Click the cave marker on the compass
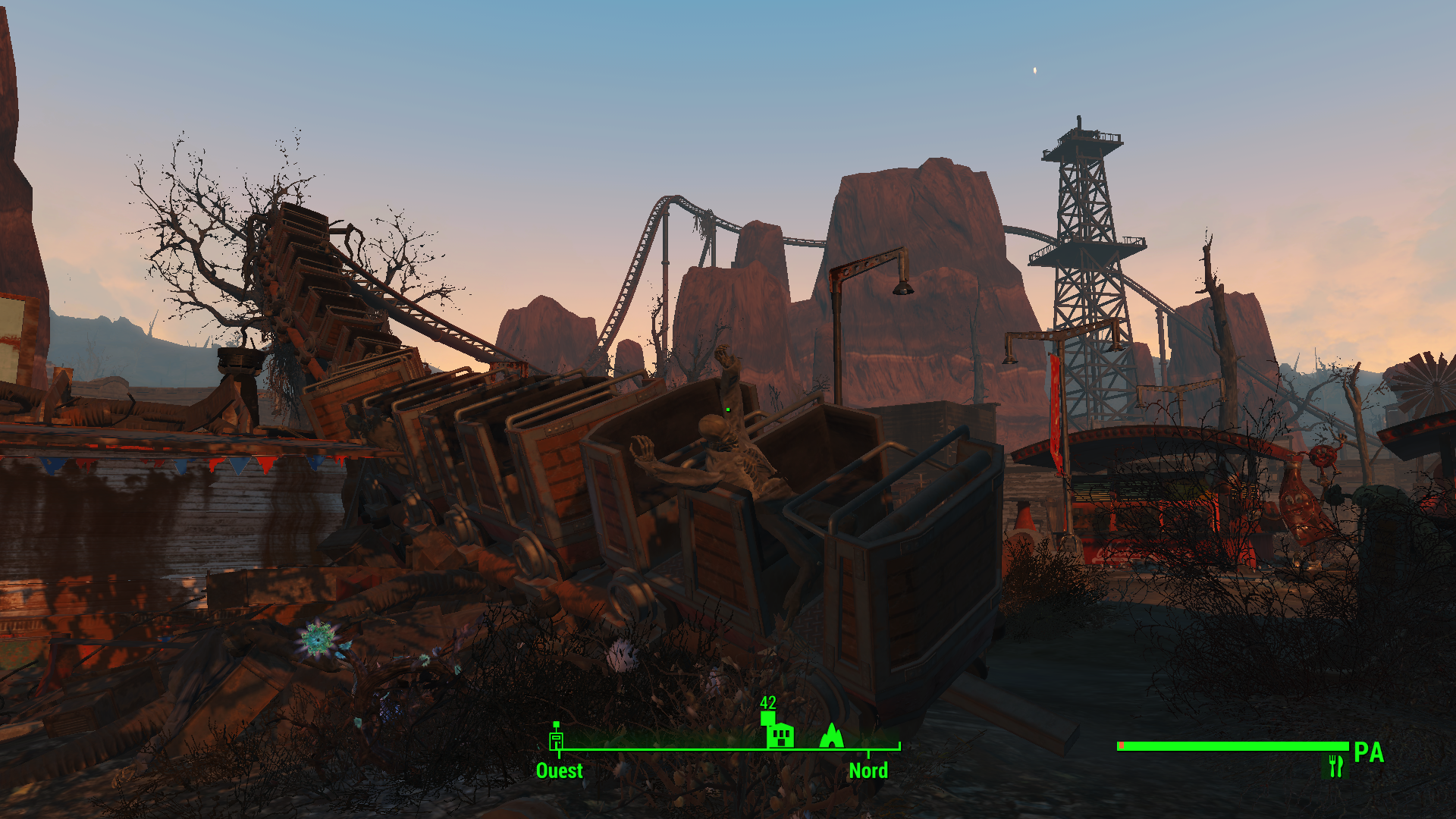The height and width of the screenshot is (819, 1456). coord(832,735)
